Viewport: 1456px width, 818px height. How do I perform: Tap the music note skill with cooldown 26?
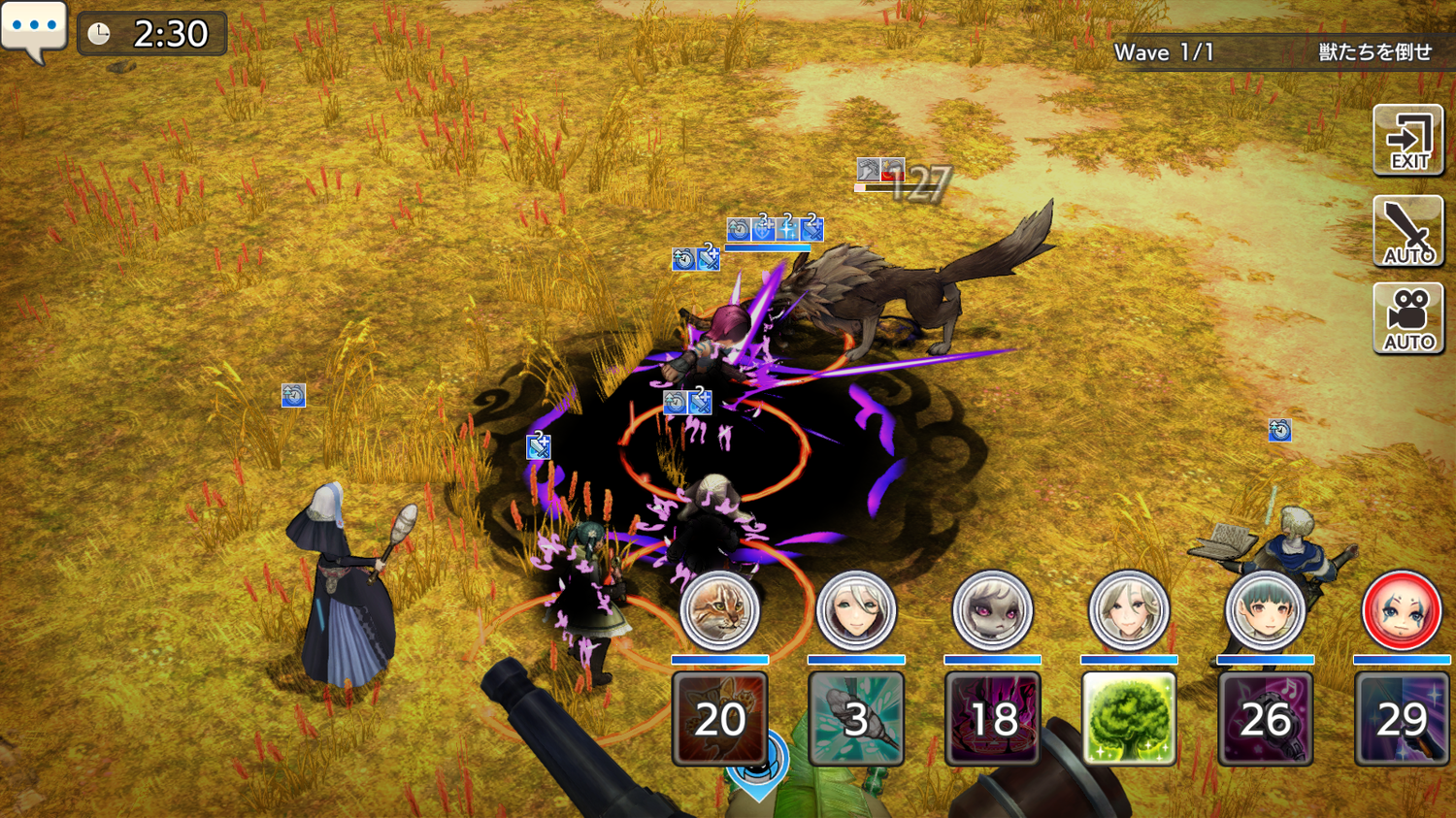[1265, 719]
